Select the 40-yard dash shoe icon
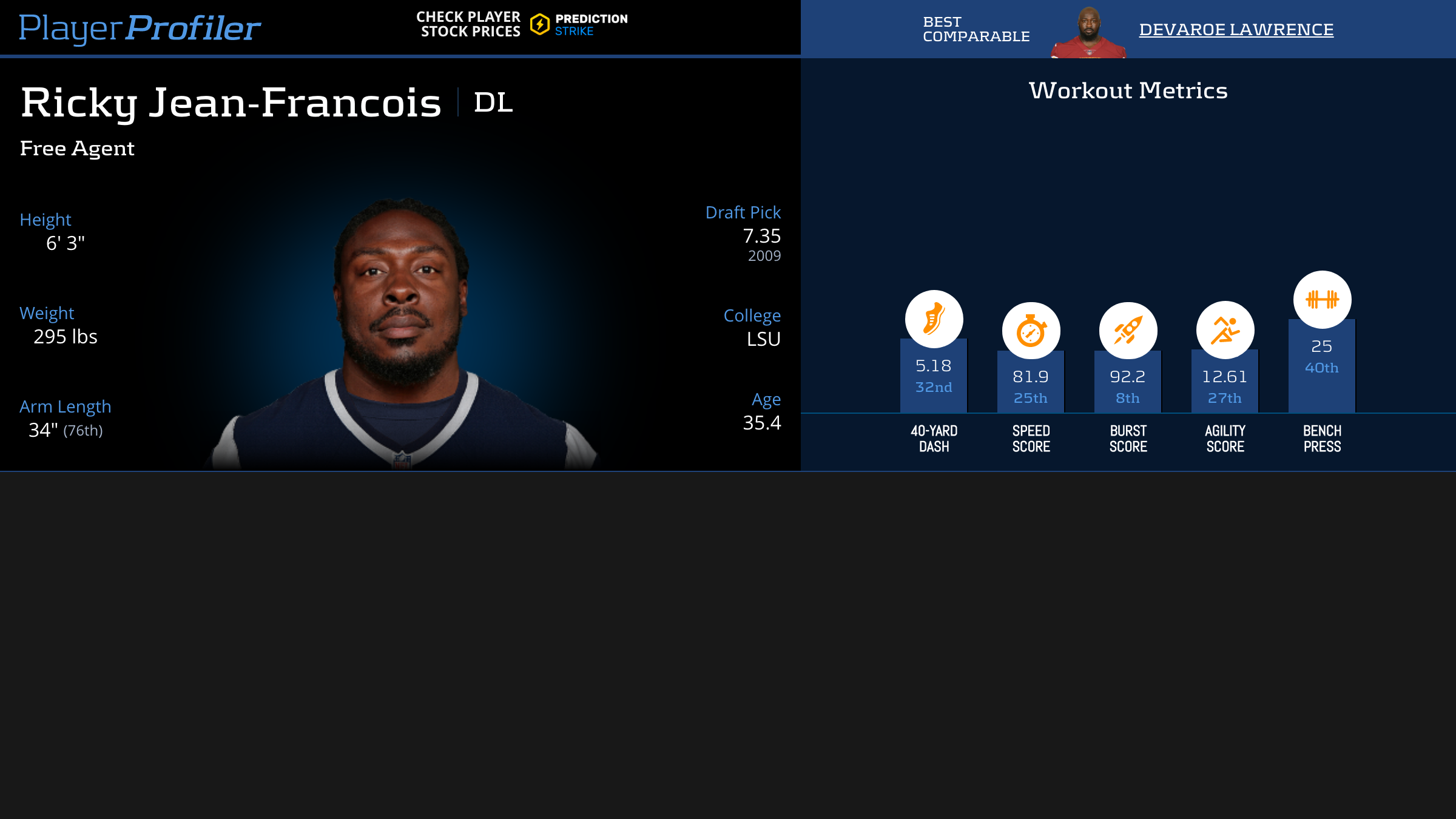The image size is (1456, 819). click(x=934, y=319)
